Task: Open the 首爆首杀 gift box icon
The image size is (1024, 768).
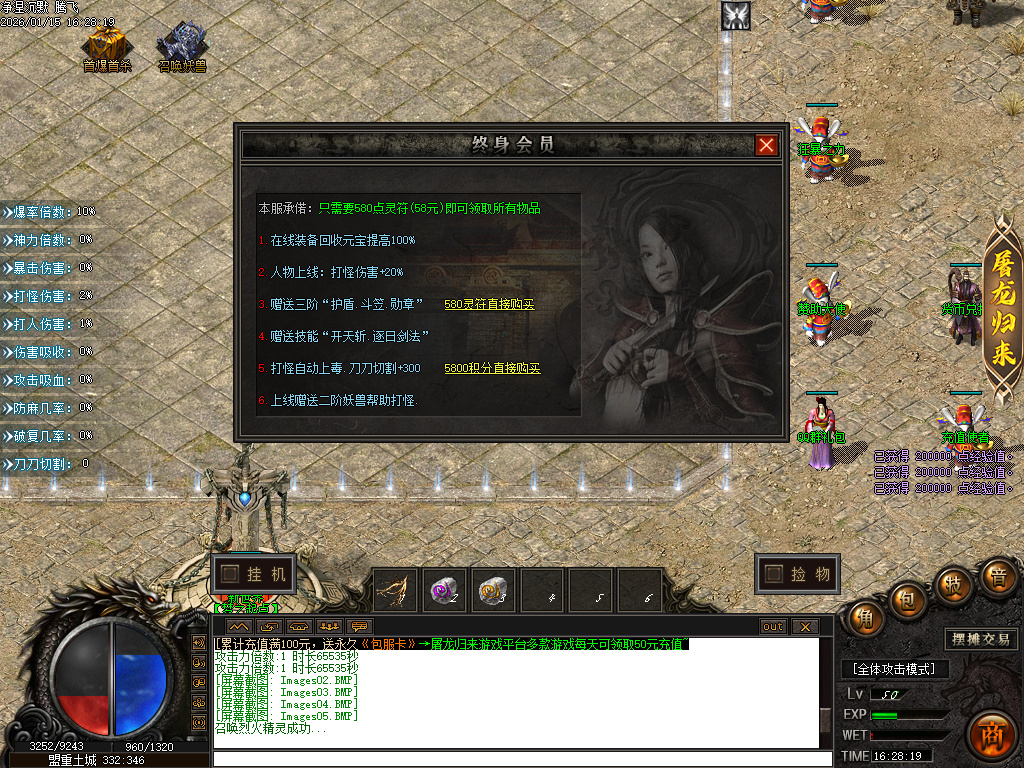Action: [x=106, y=46]
